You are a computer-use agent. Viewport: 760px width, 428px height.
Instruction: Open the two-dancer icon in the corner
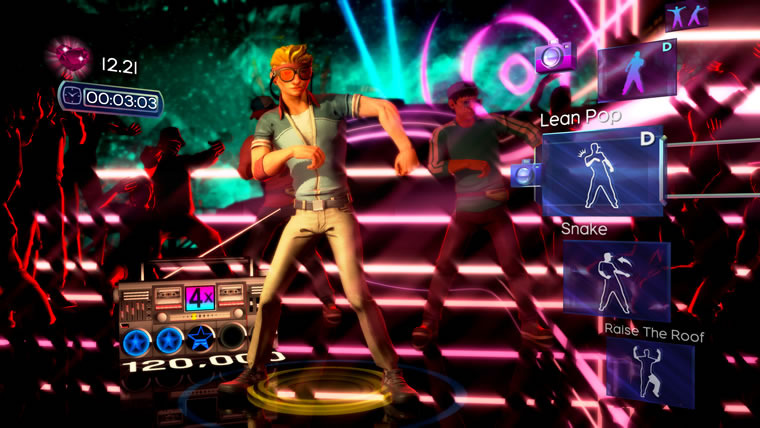[687, 15]
